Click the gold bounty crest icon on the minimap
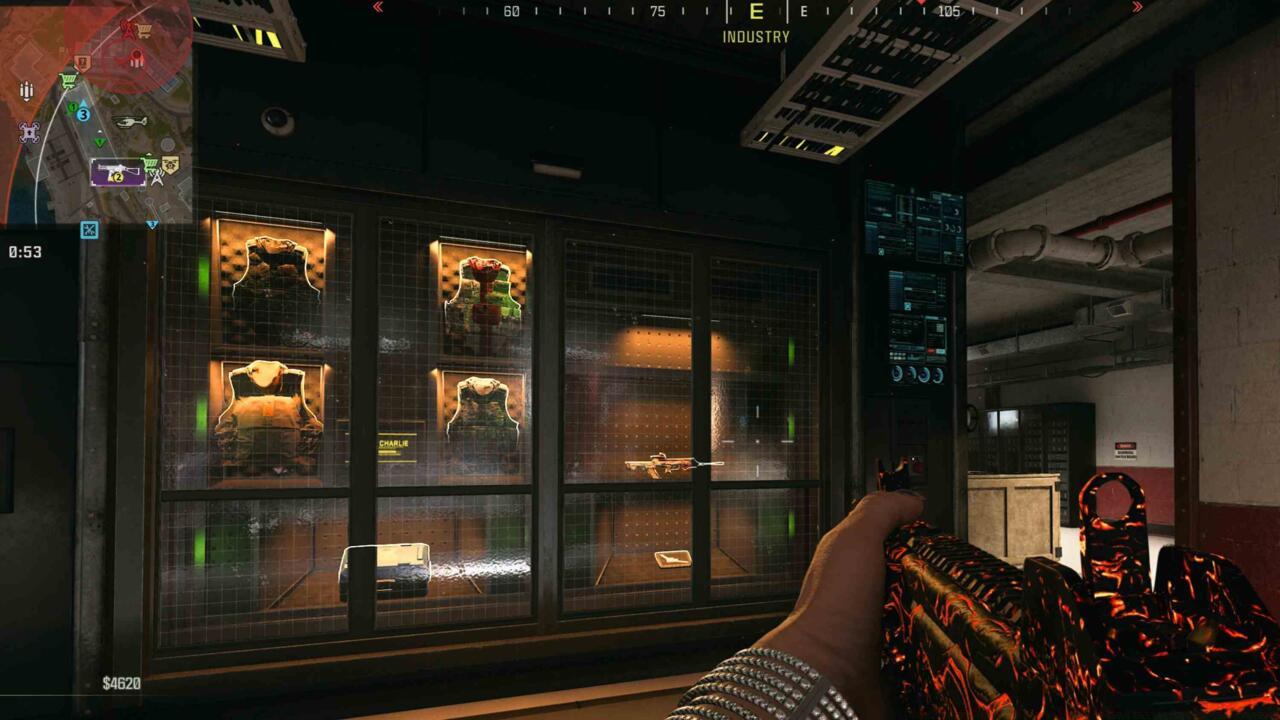 tap(169, 165)
